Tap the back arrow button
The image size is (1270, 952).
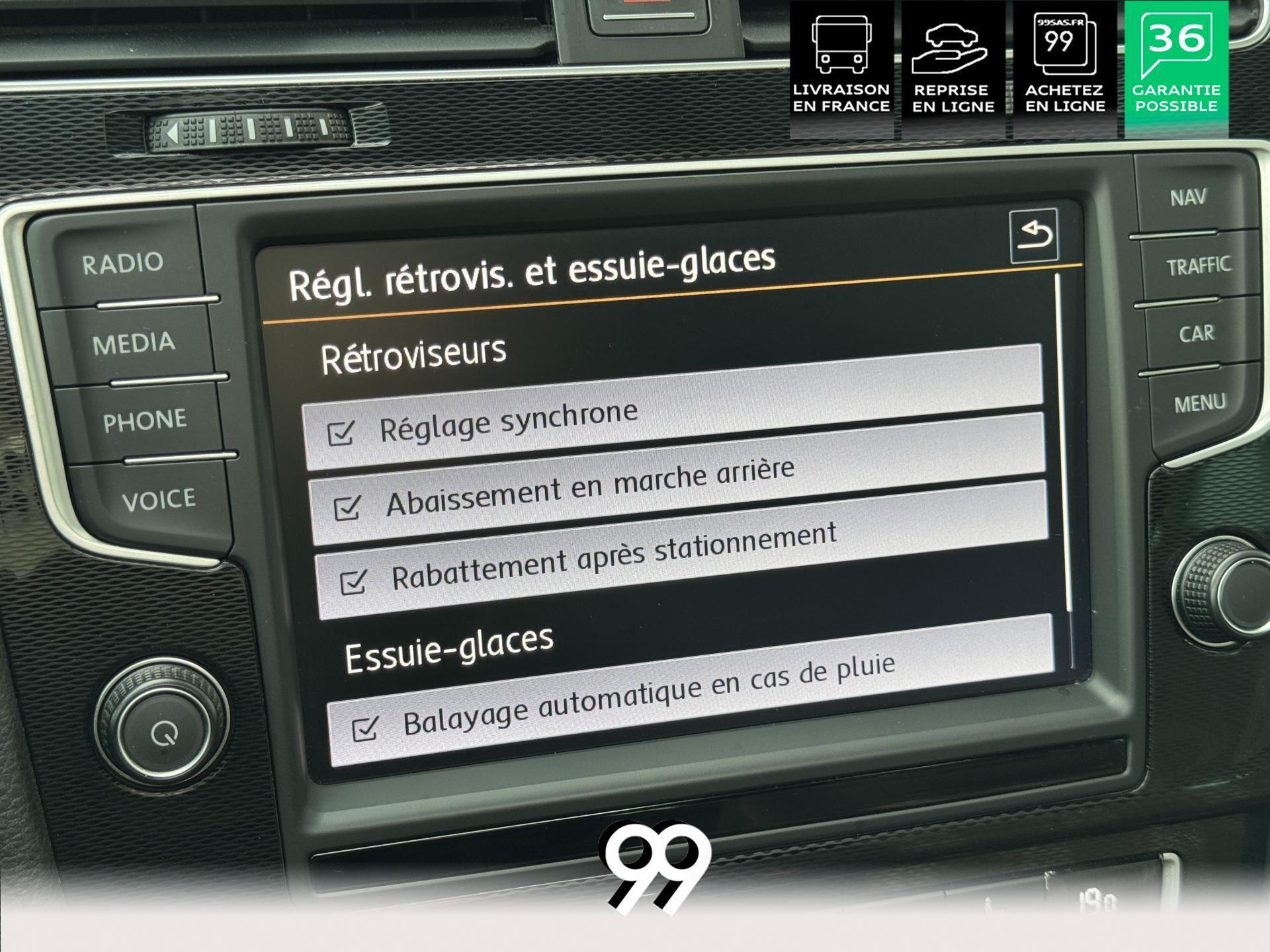1034,235
